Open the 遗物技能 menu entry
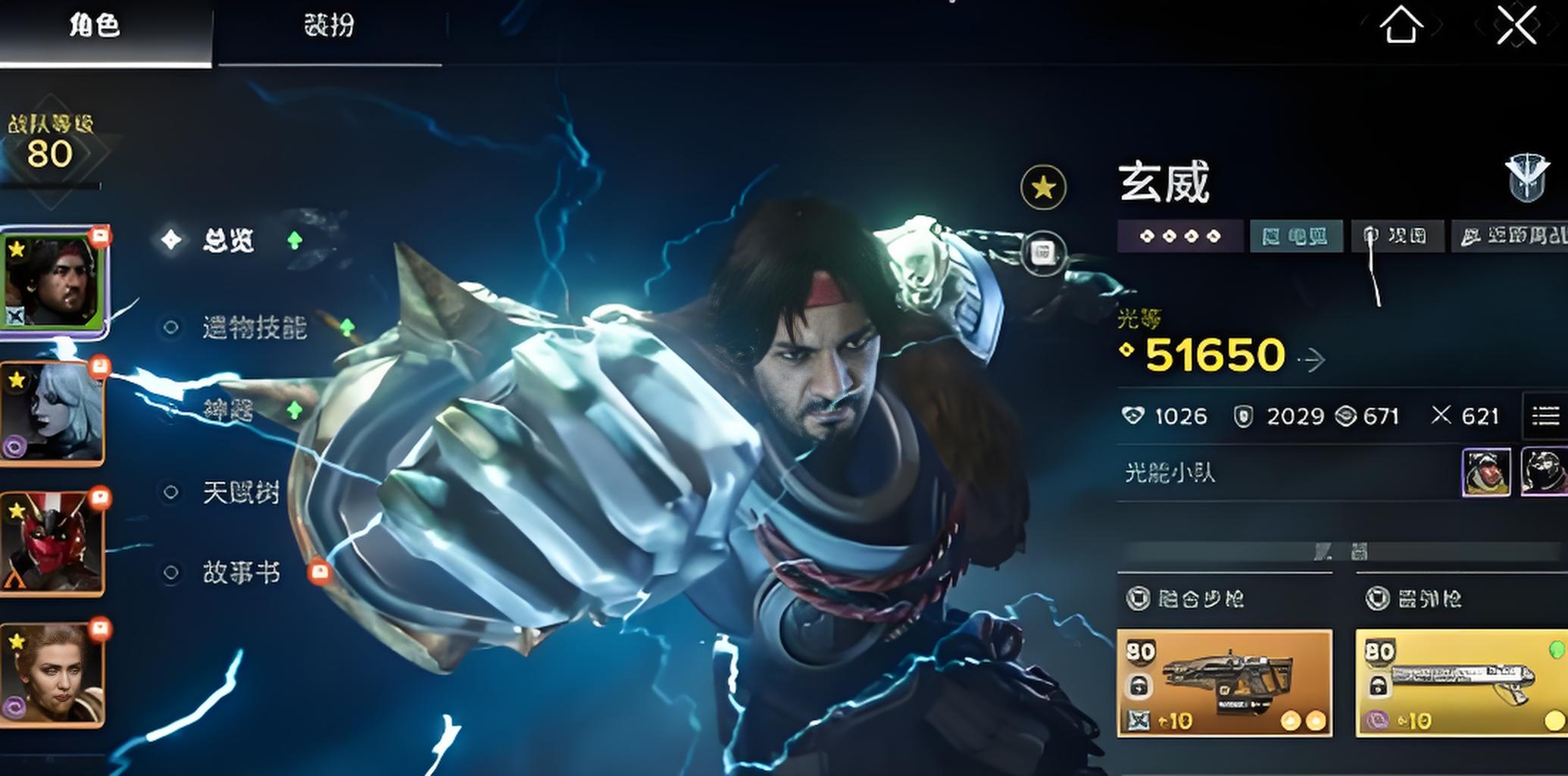The width and height of the screenshot is (1568, 776). pos(254,327)
